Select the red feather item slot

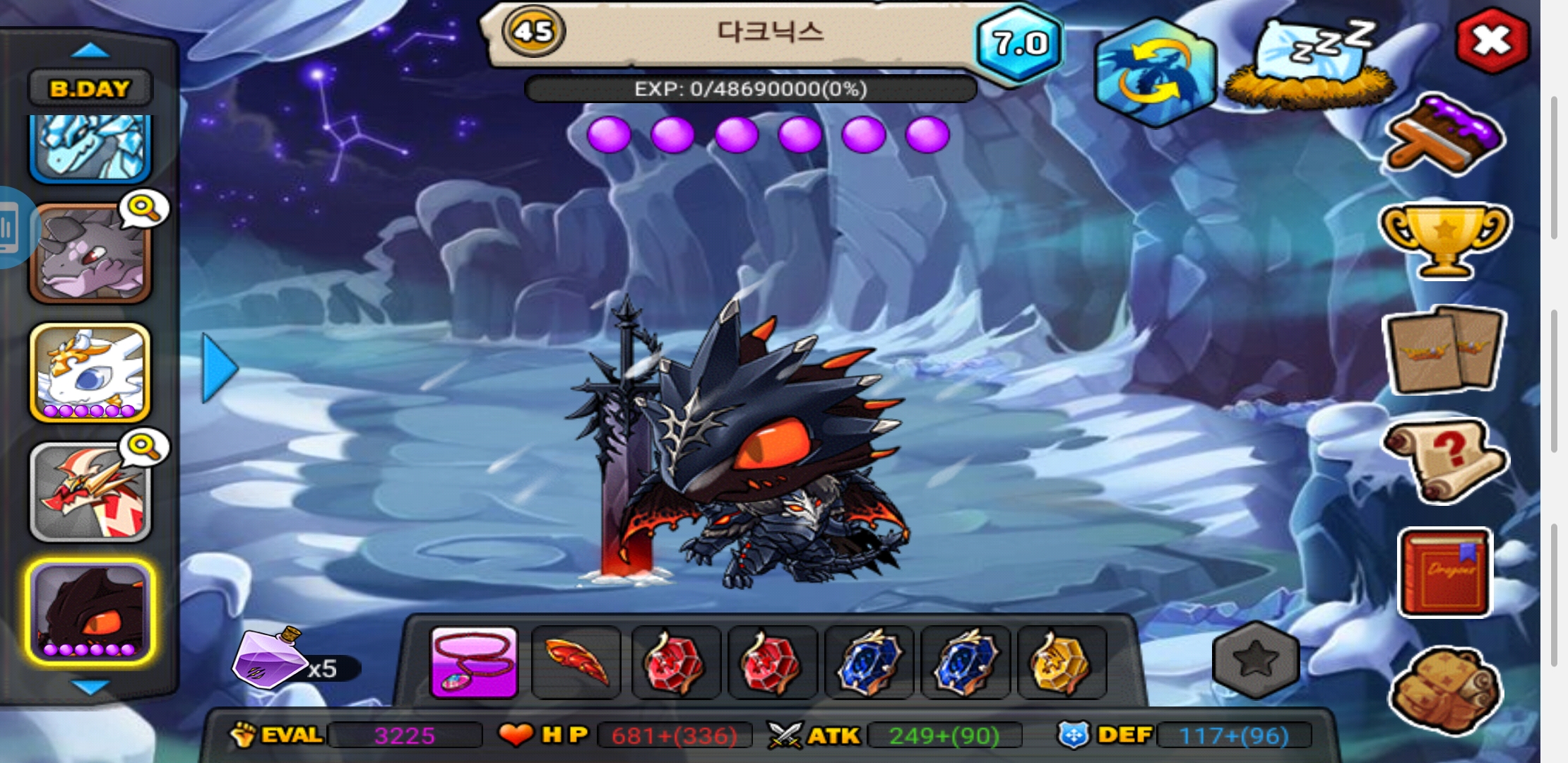click(576, 663)
